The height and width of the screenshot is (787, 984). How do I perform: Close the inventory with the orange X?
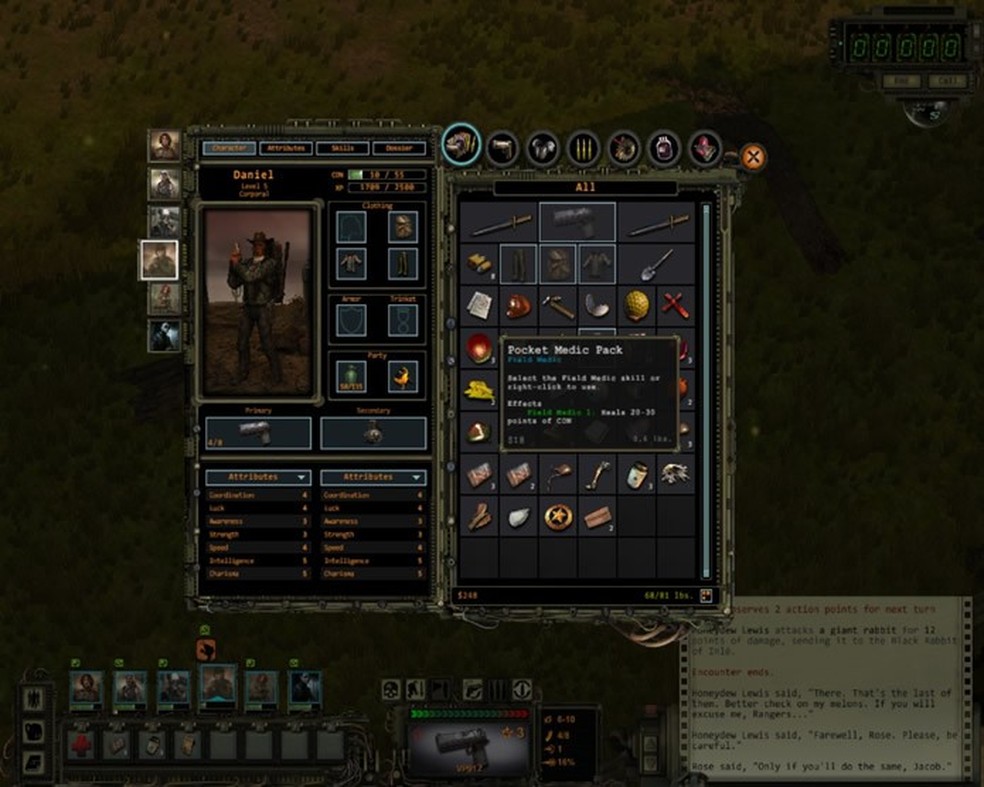(x=752, y=157)
